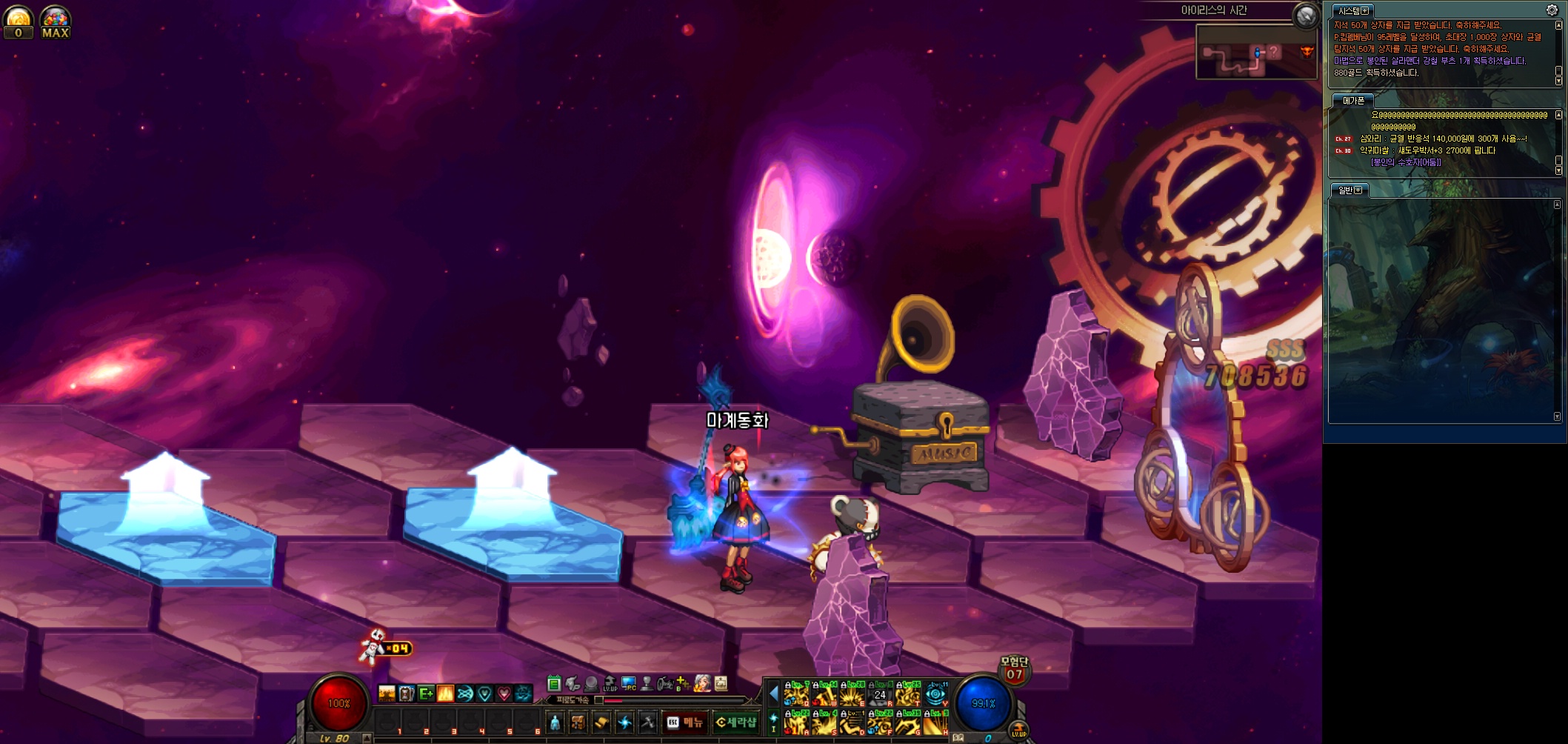Select the 시스템 chat tab
Image resolution: width=1568 pixels, height=744 pixels.
1352,10
